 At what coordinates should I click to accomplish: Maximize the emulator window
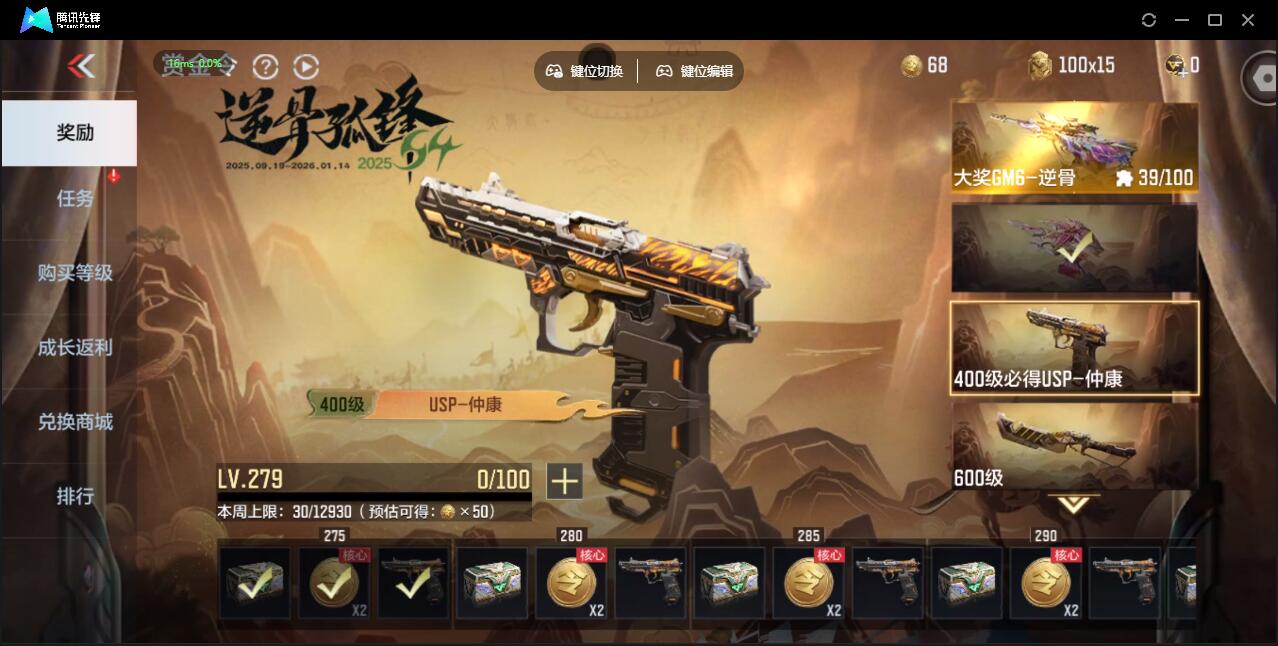(1215, 20)
